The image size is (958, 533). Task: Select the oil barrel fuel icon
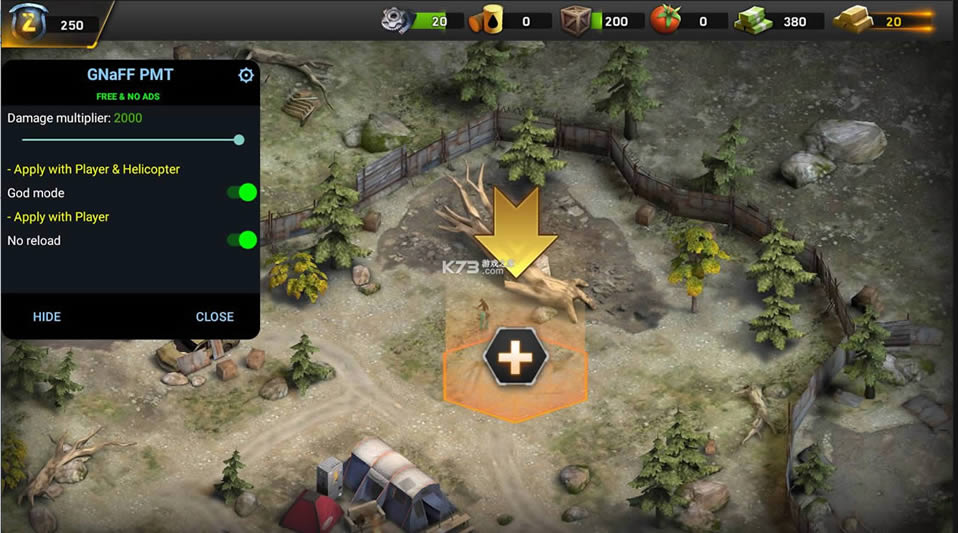[489, 20]
